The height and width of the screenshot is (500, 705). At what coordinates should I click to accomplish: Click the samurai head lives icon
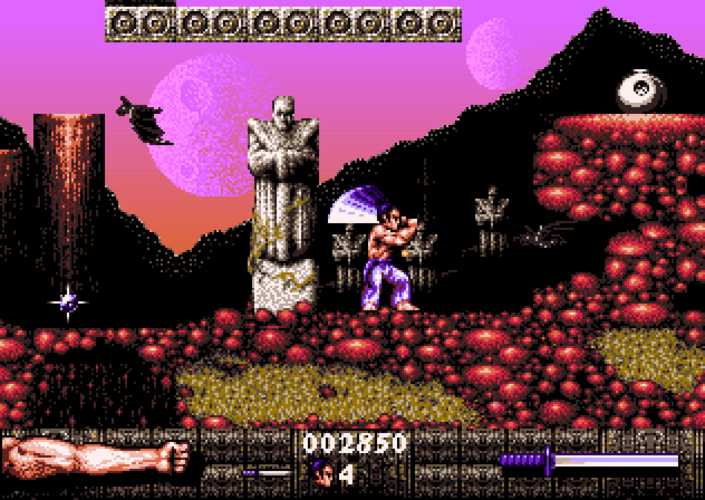pos(322,470)
